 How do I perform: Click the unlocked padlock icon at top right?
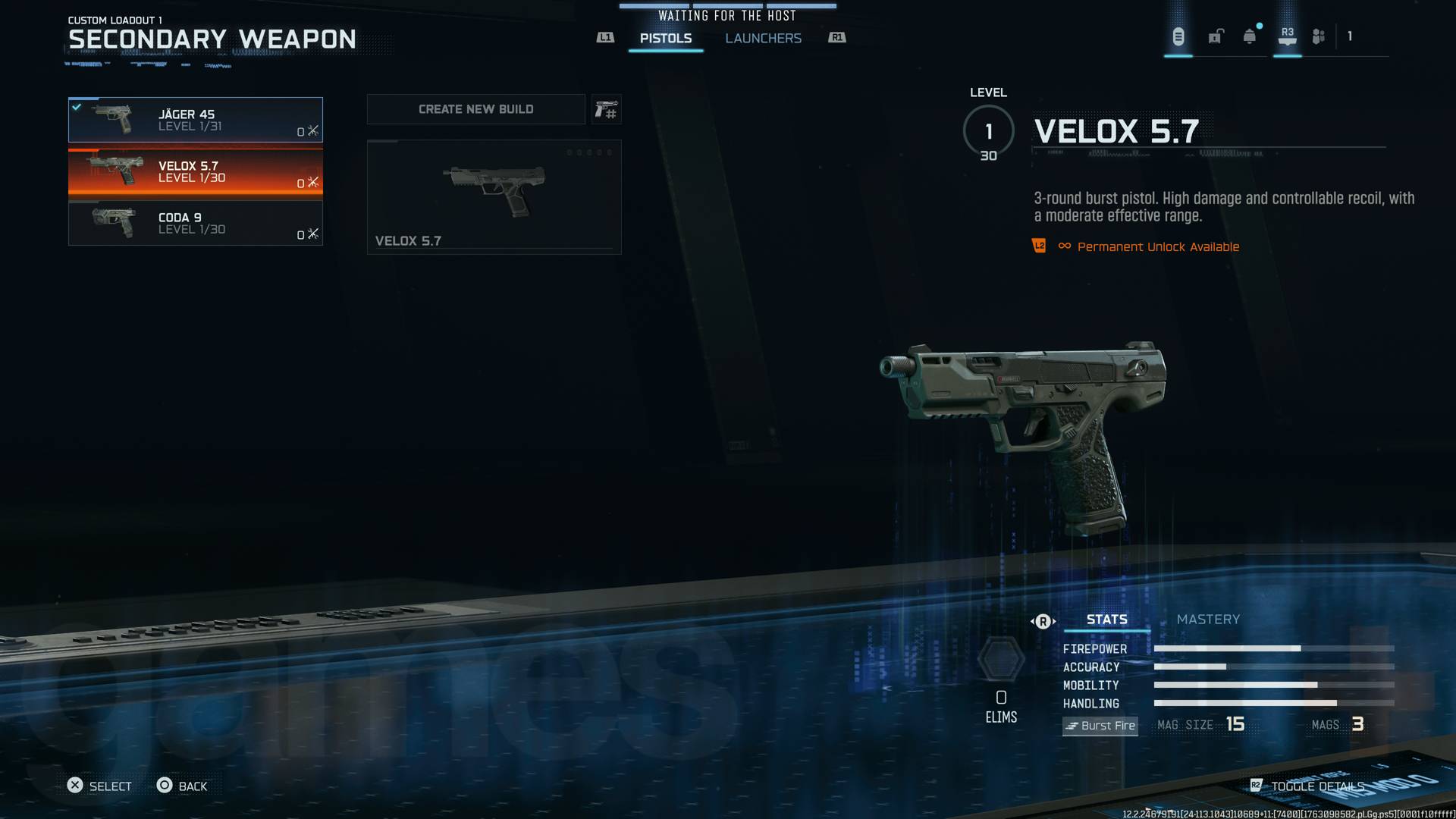click(x=1216, y=36)
